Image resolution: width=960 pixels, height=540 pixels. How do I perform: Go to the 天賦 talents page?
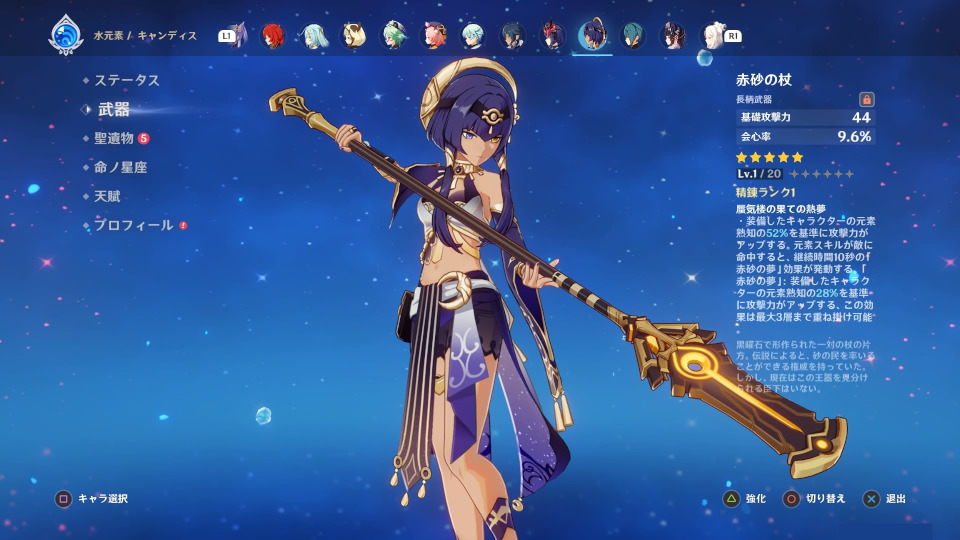point(107,196)
